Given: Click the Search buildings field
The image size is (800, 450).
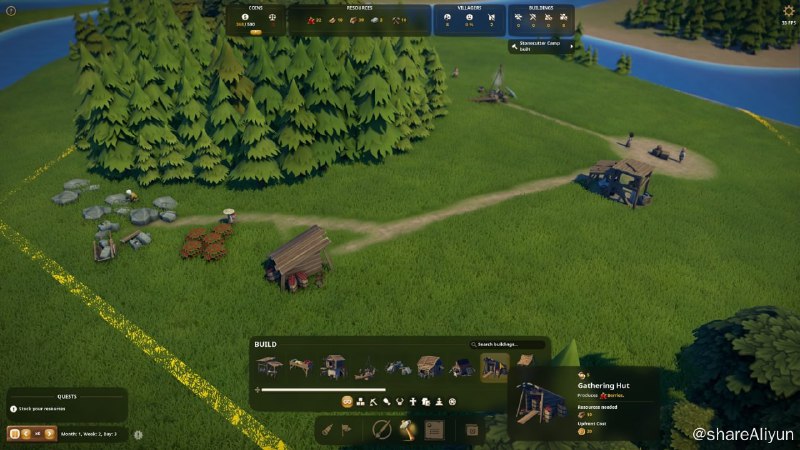Looking at the screenshot, I should [510, 344].
